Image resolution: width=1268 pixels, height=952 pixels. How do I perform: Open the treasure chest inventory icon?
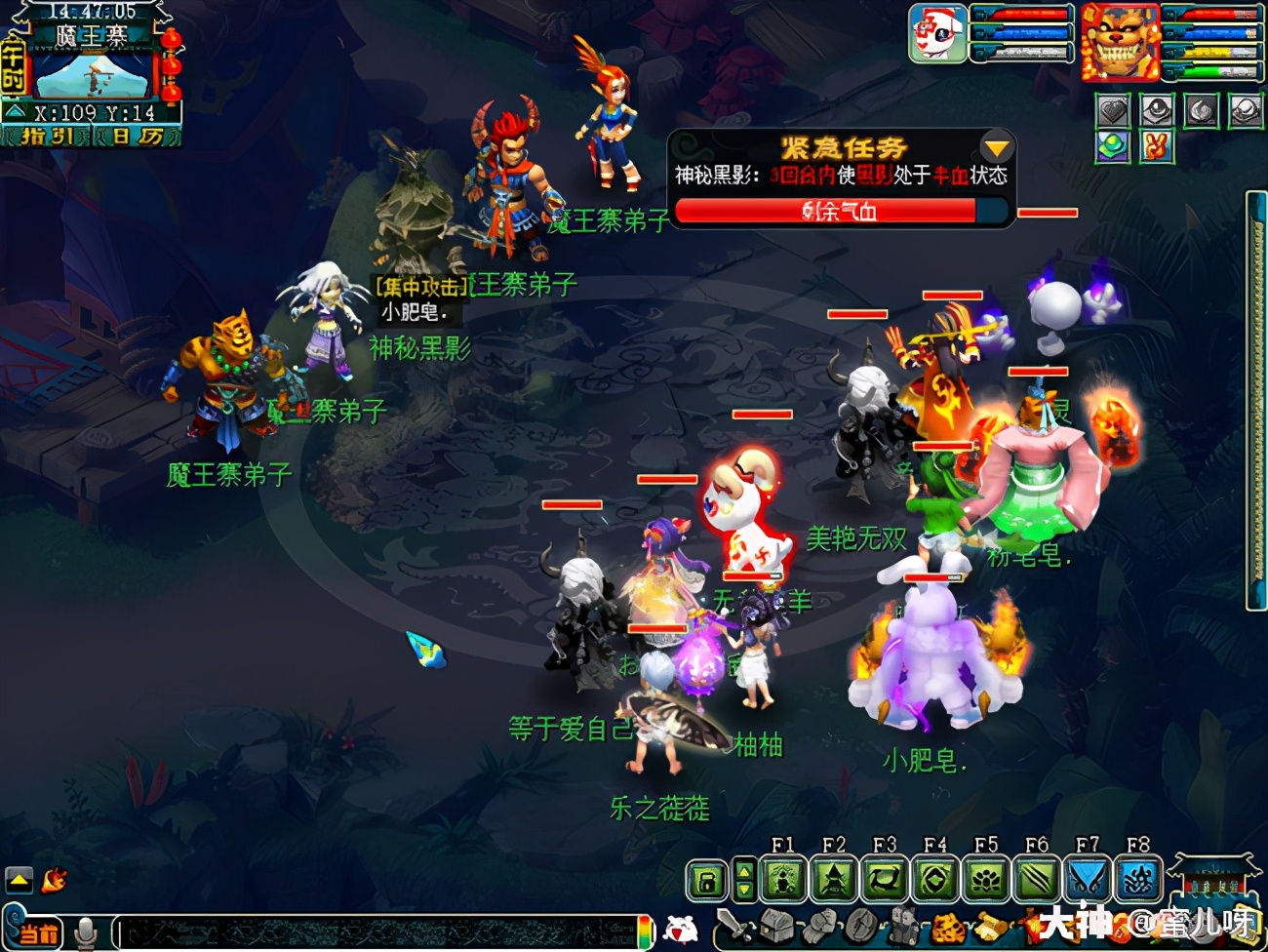[x=777, y=925]
